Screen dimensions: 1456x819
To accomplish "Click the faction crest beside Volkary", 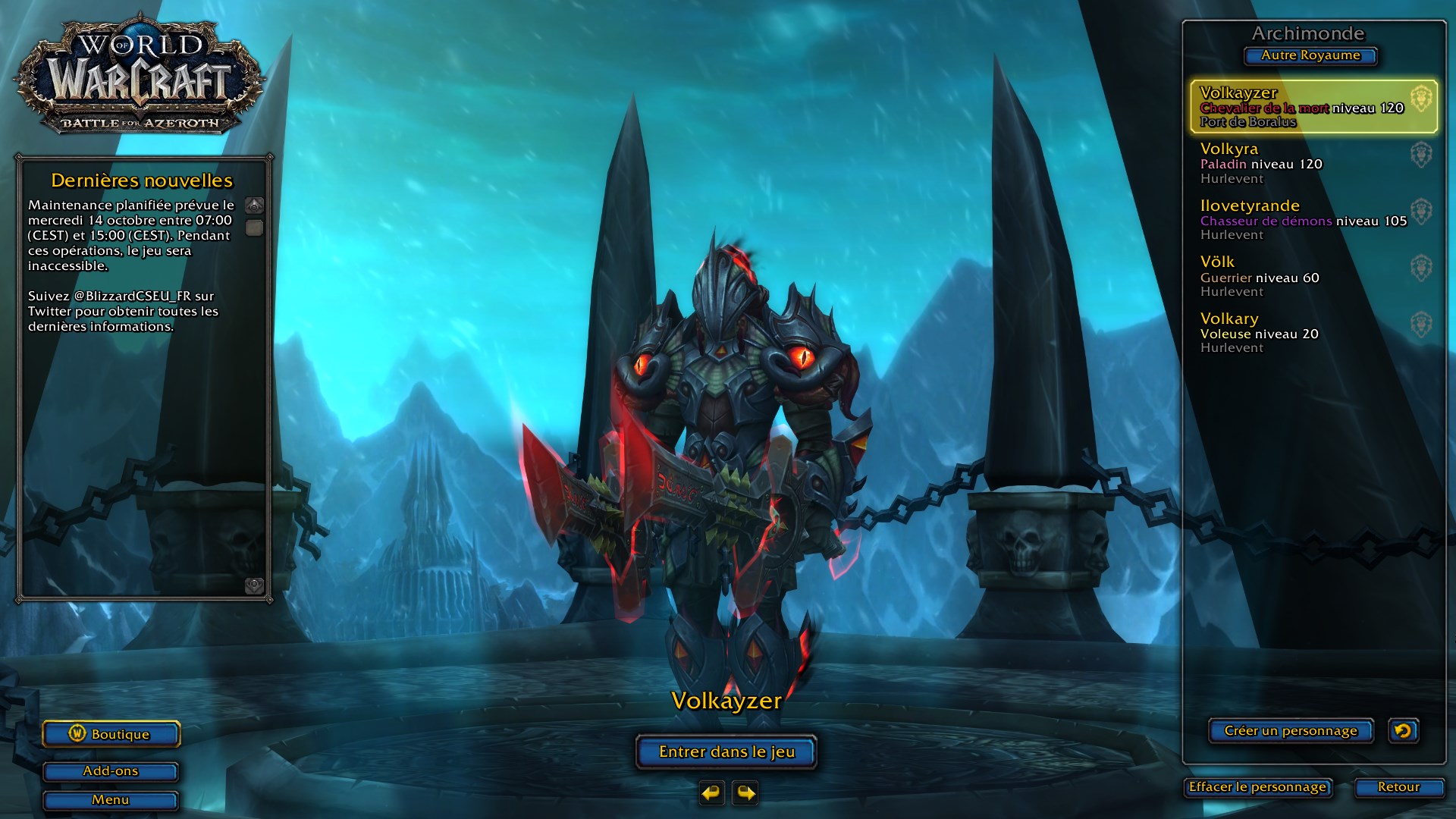I will coord(1423,325).
